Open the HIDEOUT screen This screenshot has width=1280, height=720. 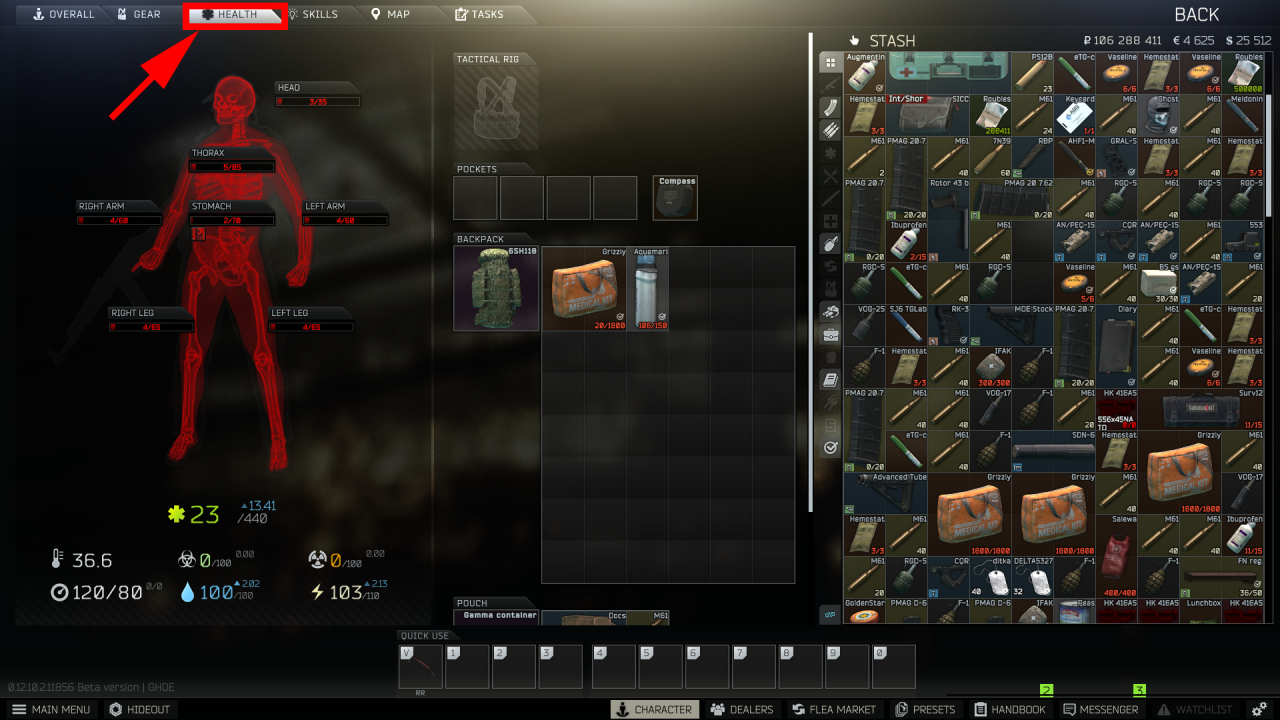[140, 709]
